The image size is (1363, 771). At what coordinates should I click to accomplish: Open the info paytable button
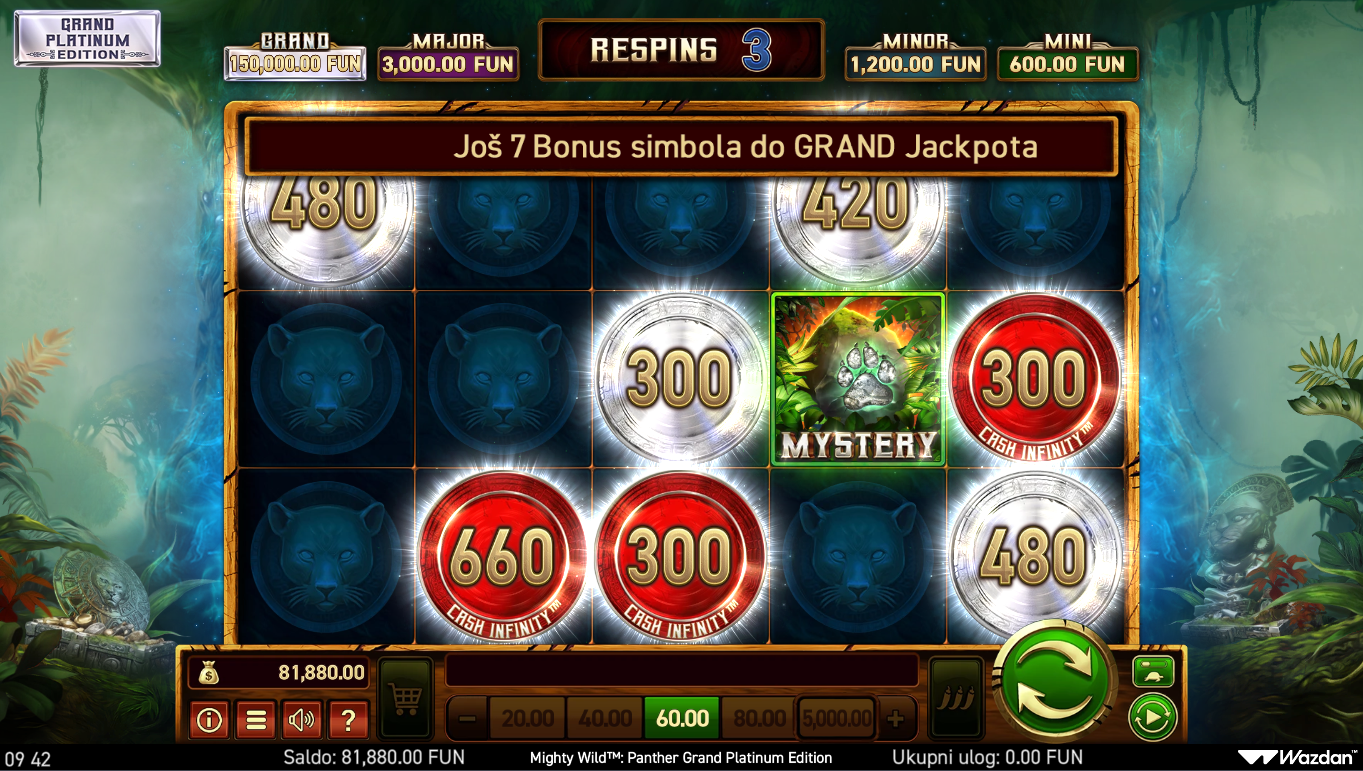click(x=209, y=719)
